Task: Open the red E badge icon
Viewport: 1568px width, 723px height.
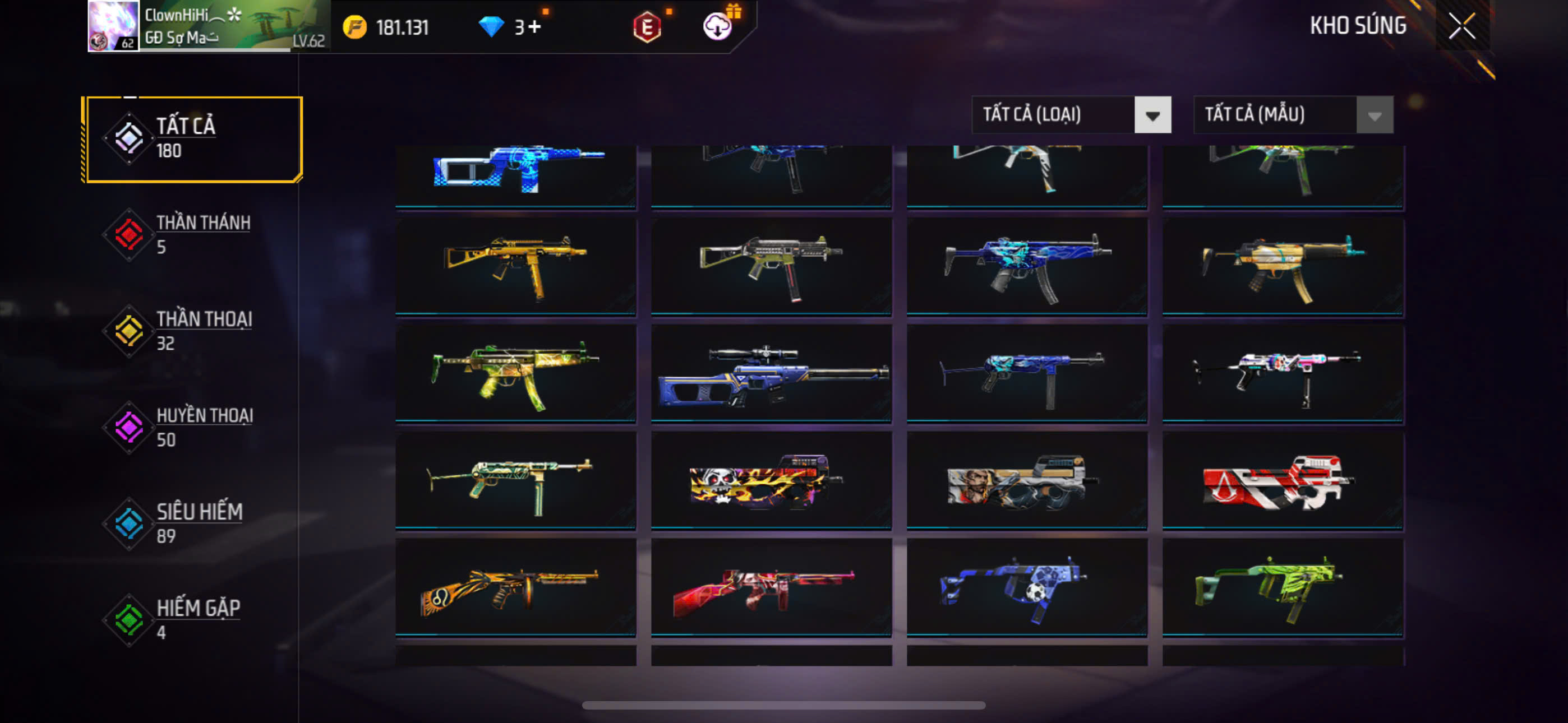Action: [647, 27]
